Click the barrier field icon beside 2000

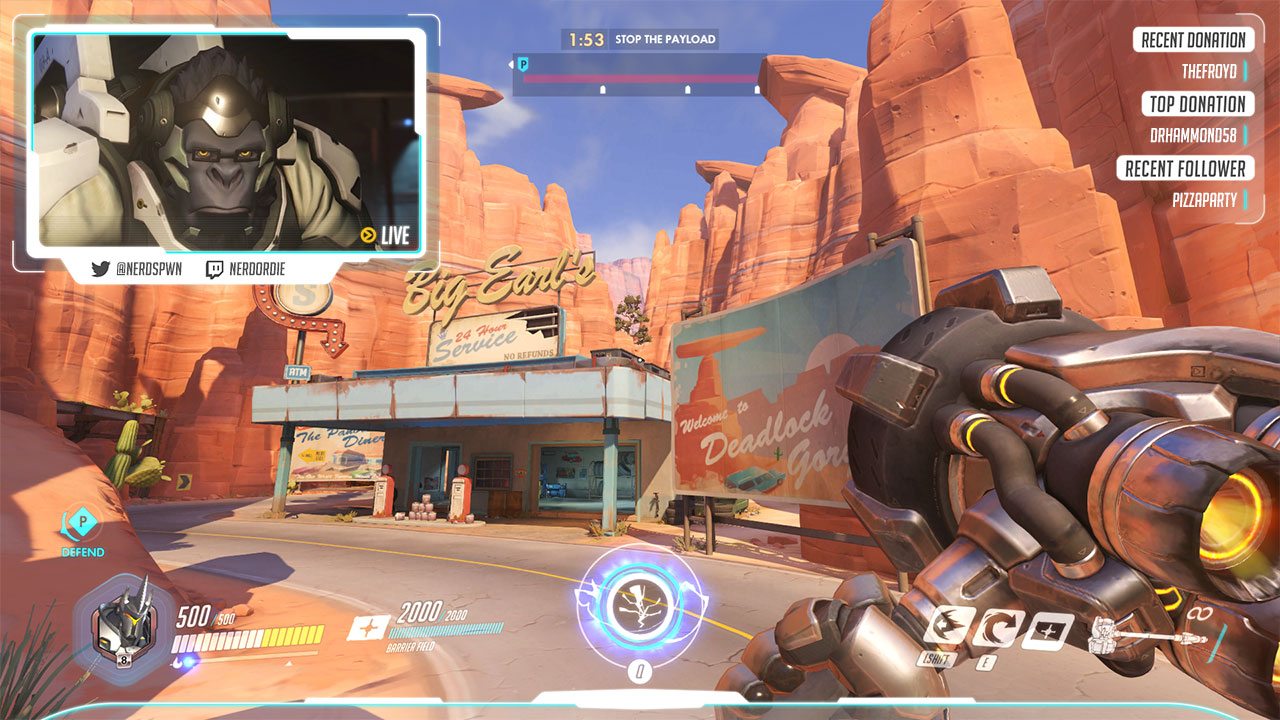[x=367, y=627]
